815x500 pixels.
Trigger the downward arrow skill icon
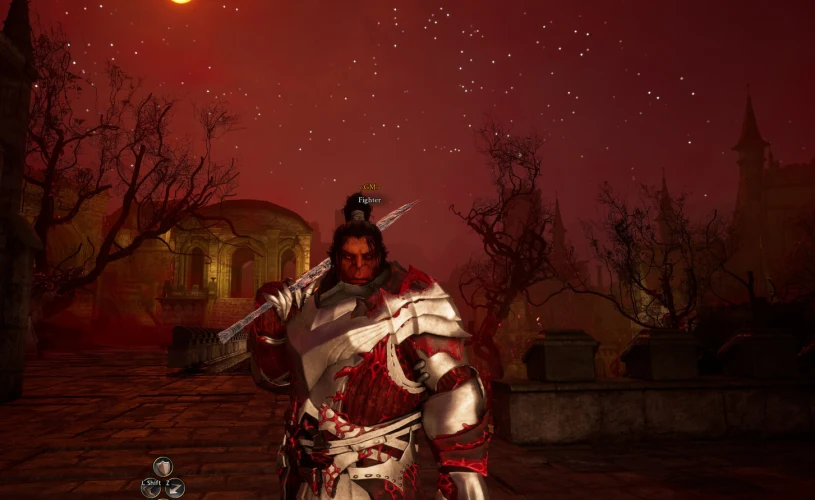click(174, 488)
